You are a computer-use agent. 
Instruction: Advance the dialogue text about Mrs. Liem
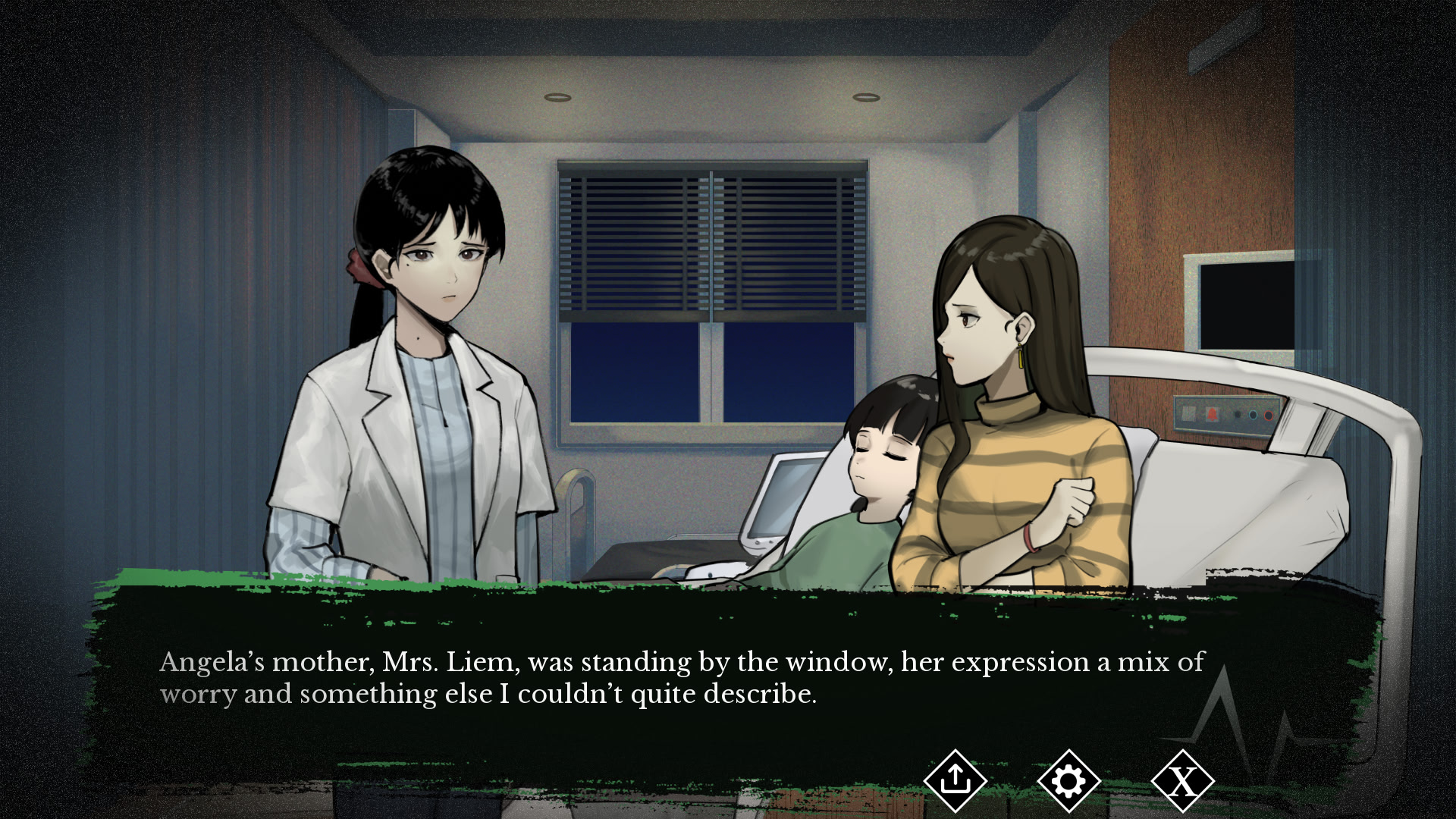pos(681,678)
